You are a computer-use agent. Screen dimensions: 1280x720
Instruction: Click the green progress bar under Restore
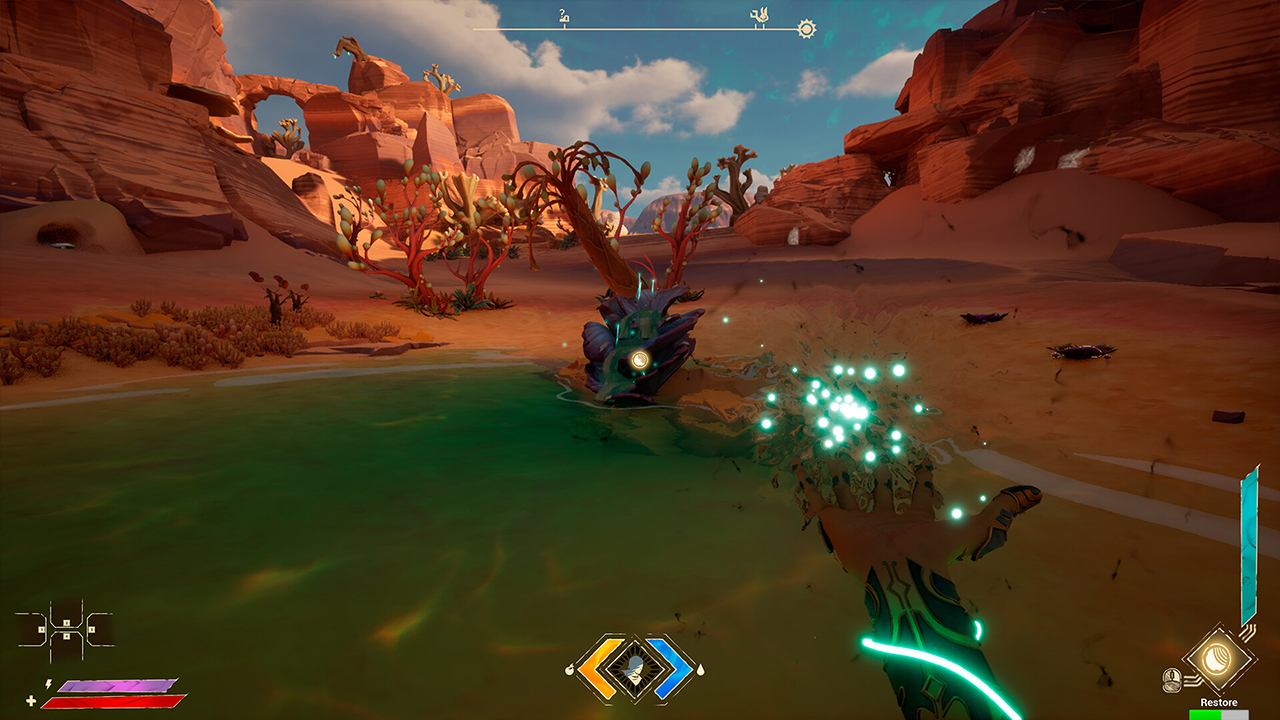tap(1203, 716)
